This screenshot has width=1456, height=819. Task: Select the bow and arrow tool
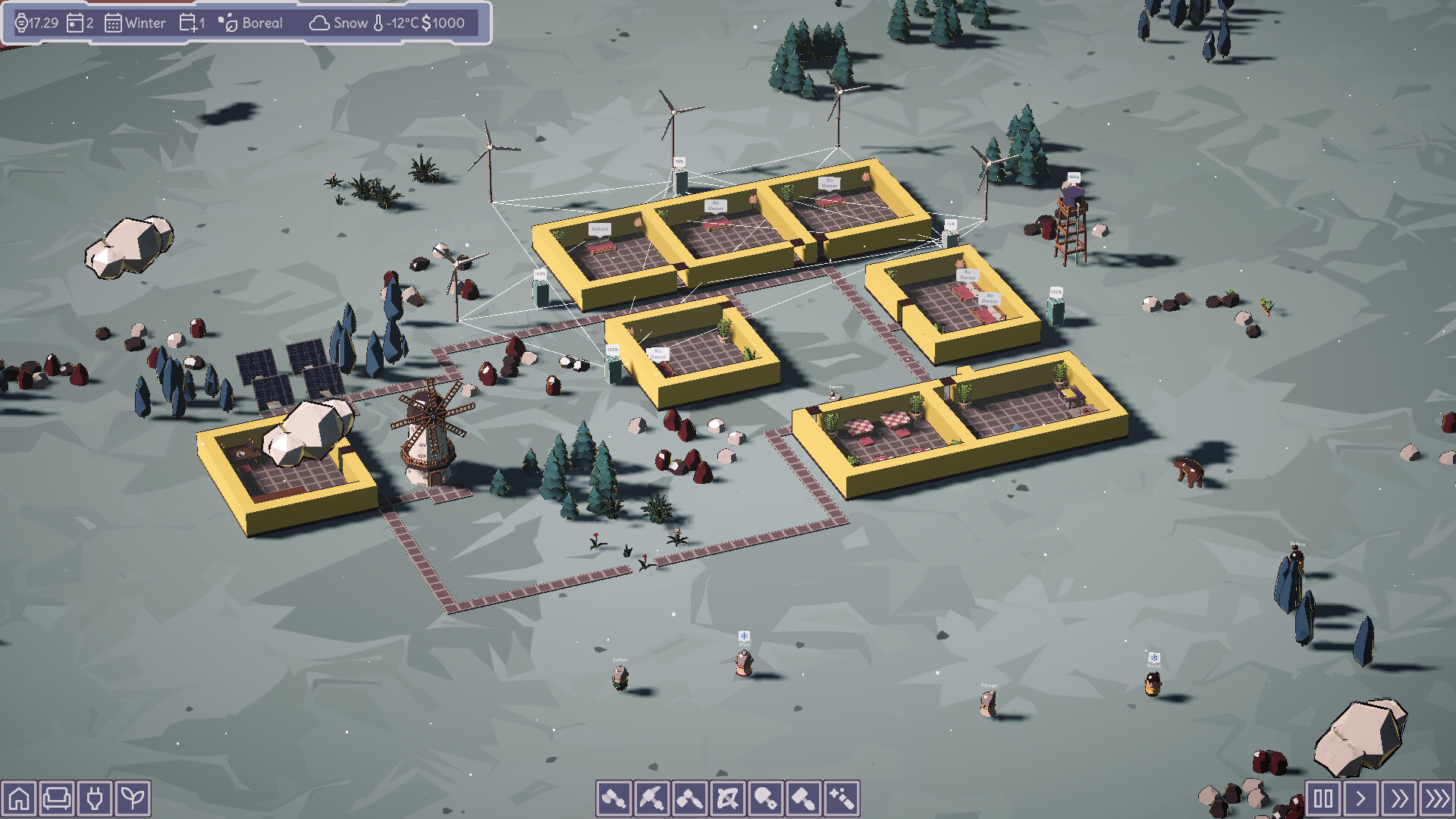point(728,799)
